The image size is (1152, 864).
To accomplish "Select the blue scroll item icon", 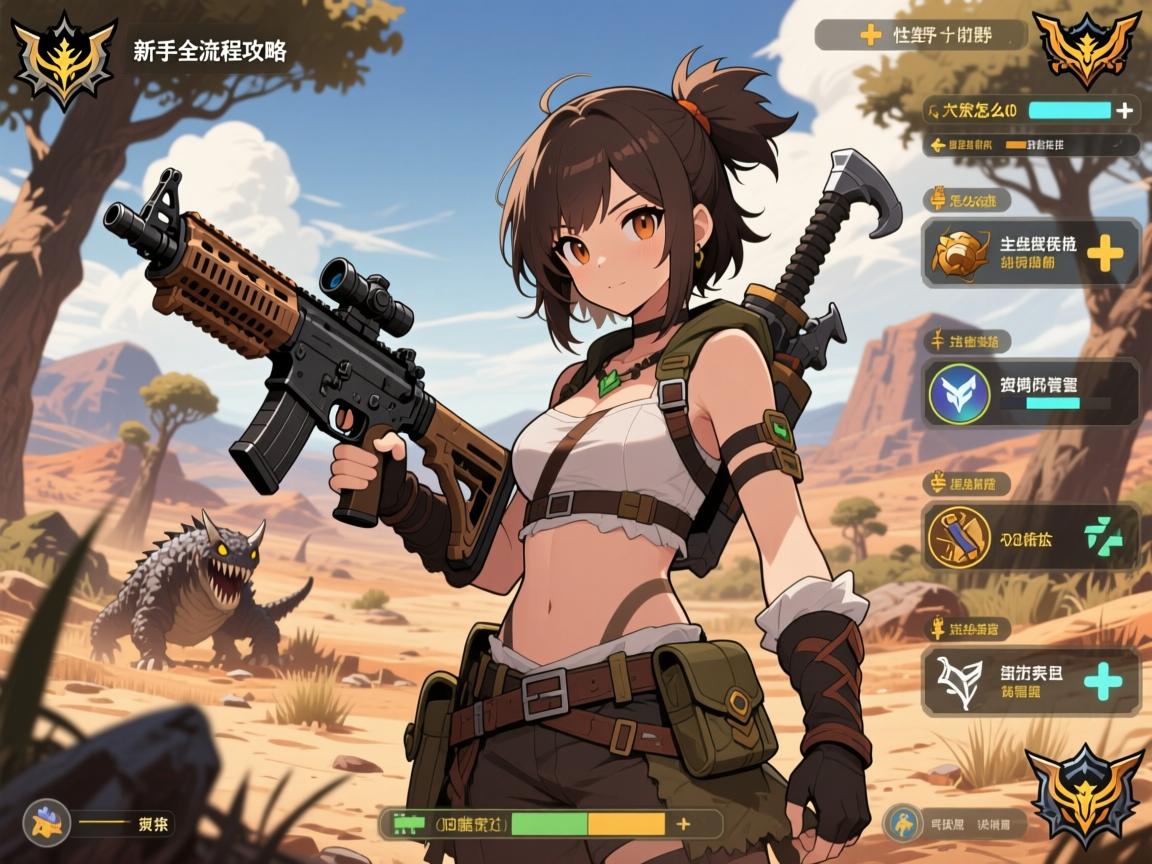I will click(958, 537).
